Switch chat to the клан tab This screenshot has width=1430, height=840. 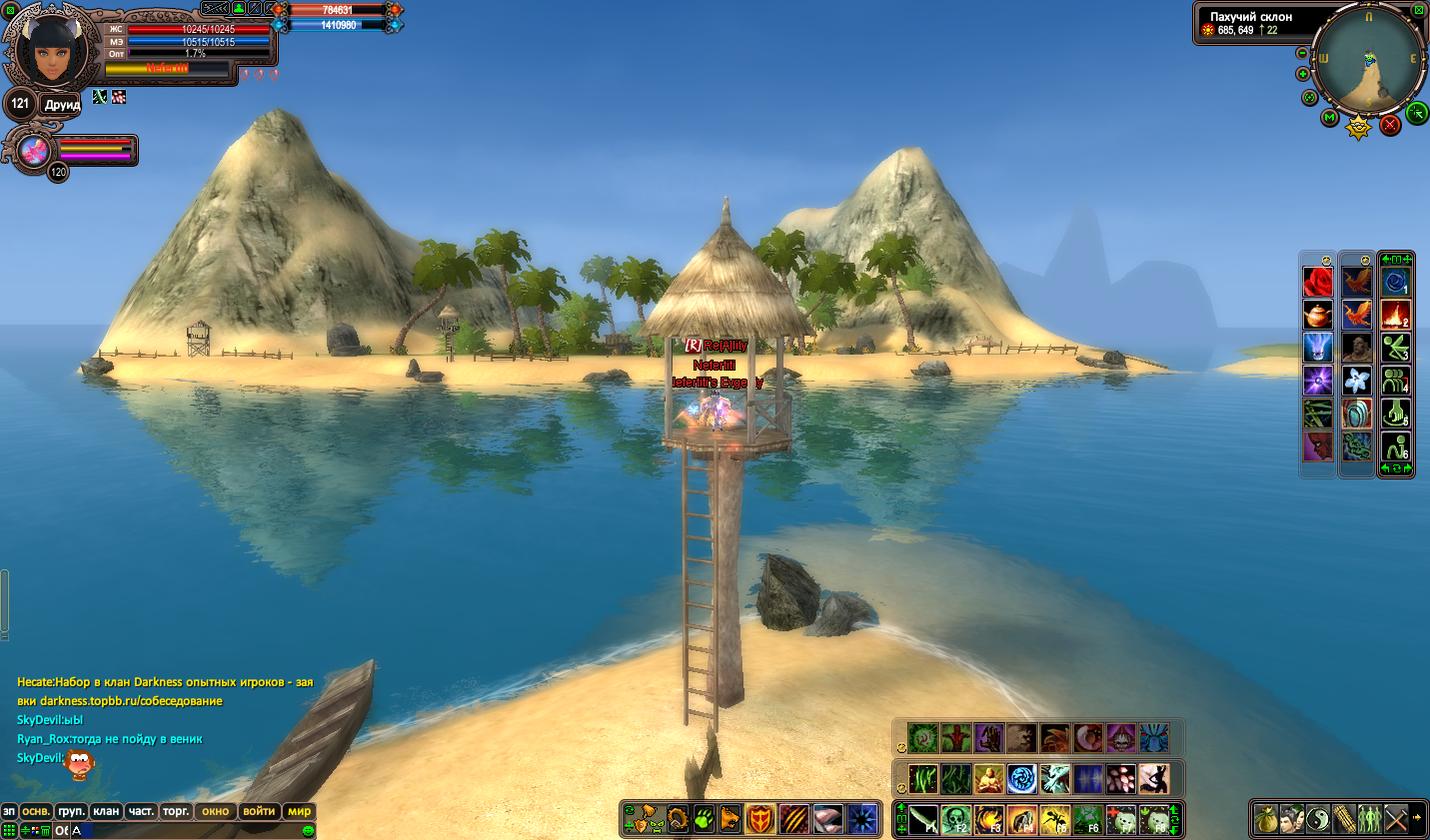coord(105,811)
